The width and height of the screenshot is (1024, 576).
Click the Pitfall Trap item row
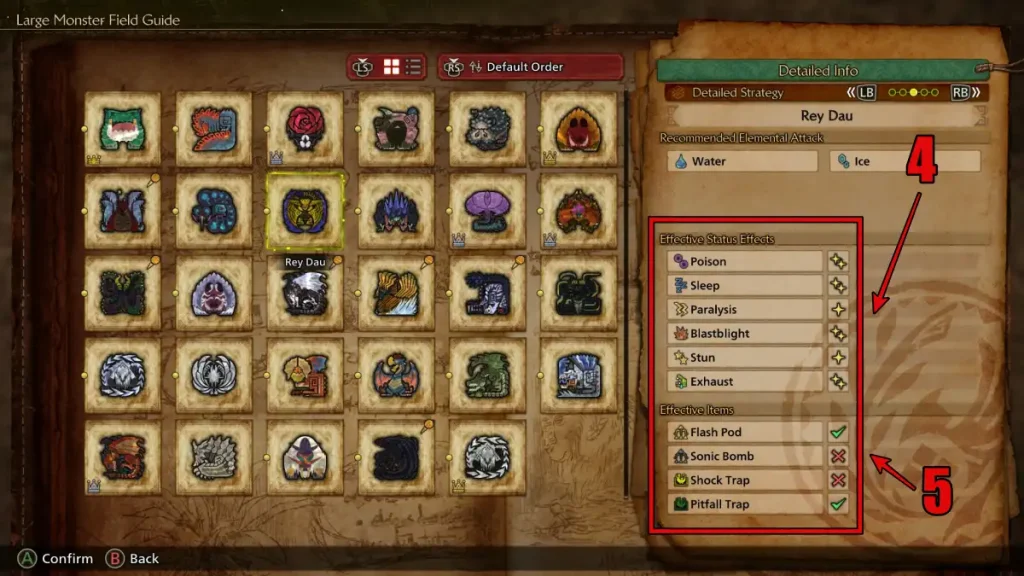745,505
